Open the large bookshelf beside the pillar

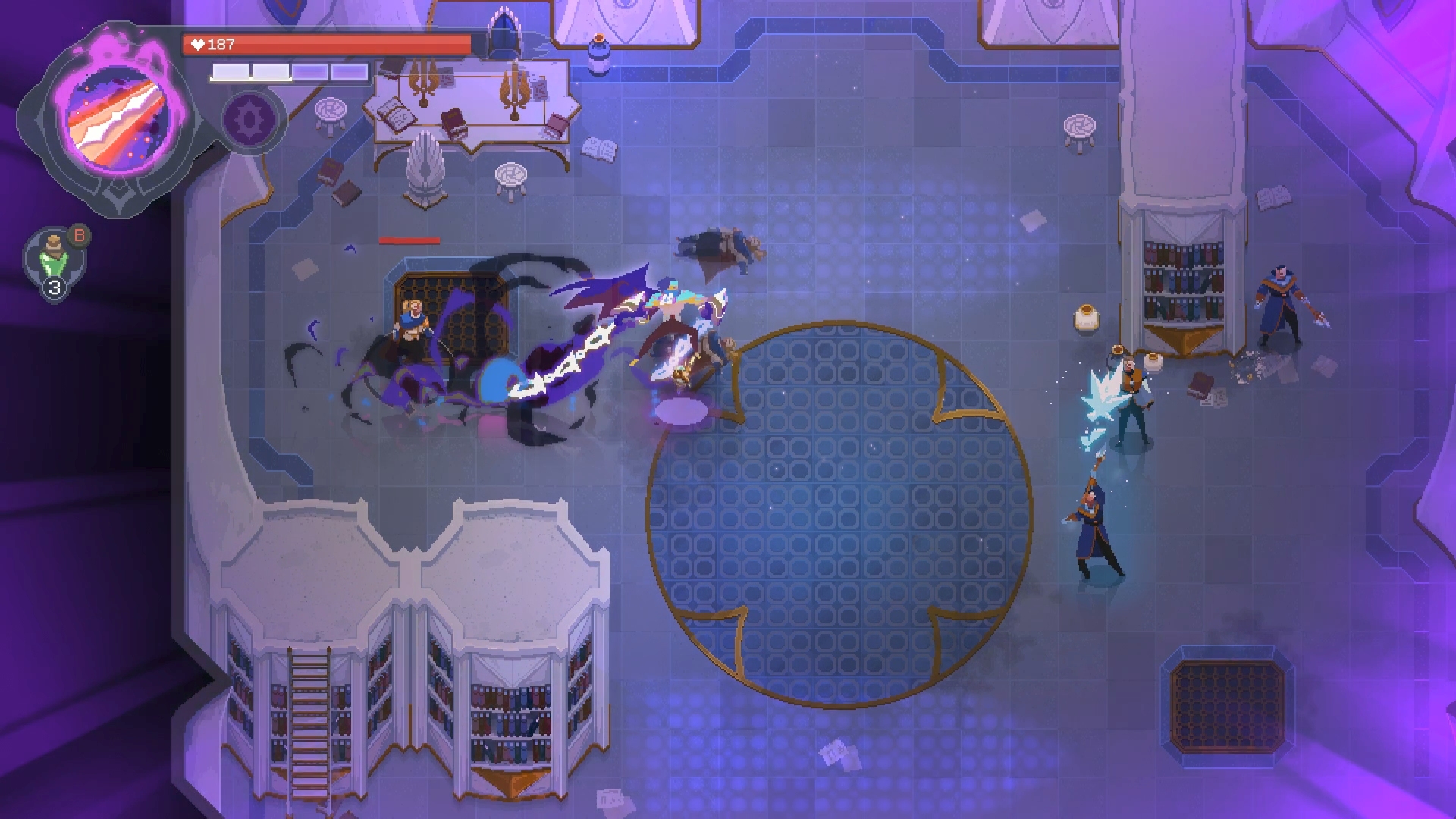[1183, 281]
